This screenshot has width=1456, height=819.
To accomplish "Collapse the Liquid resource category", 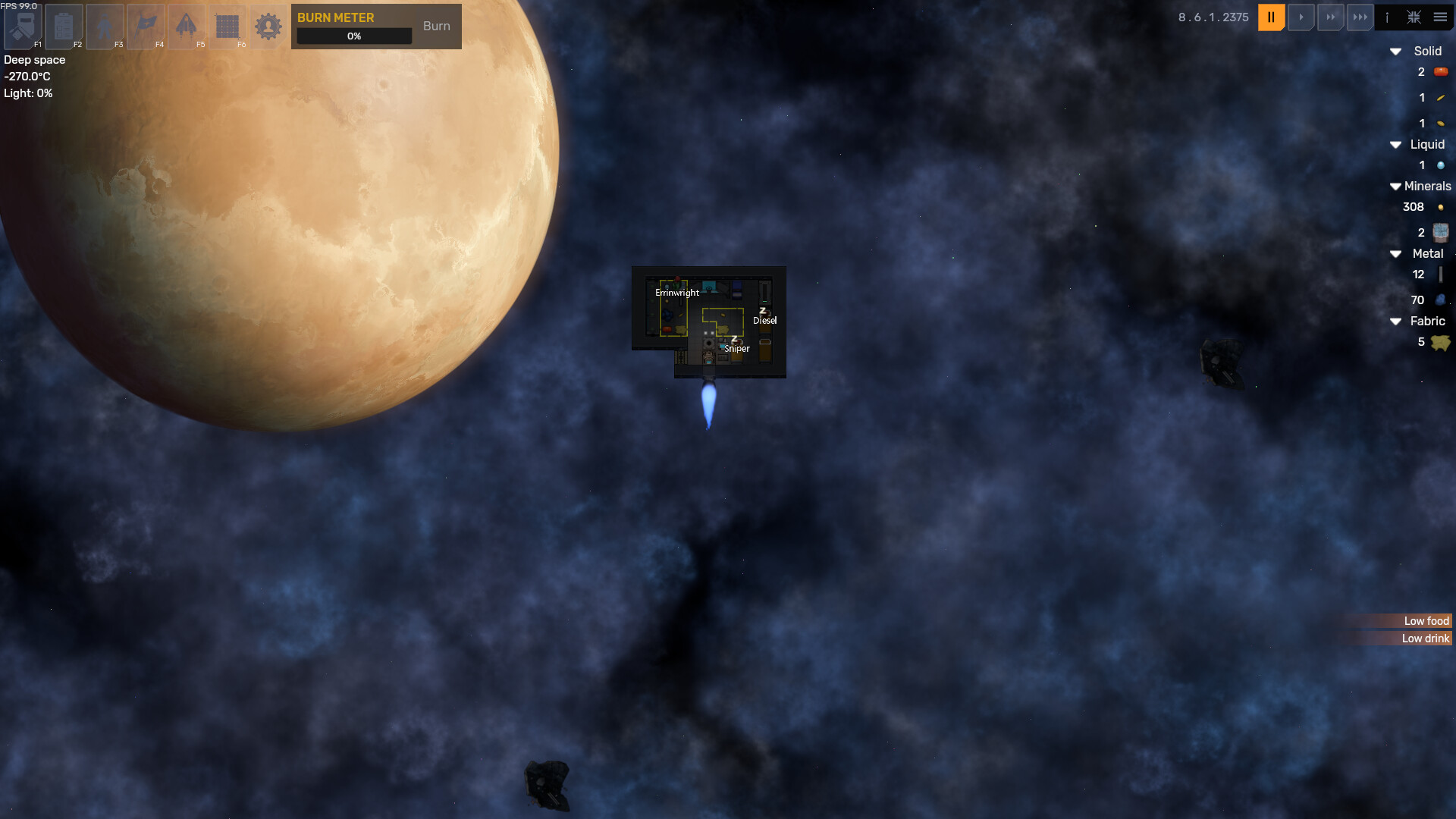I will point(1395,145).
